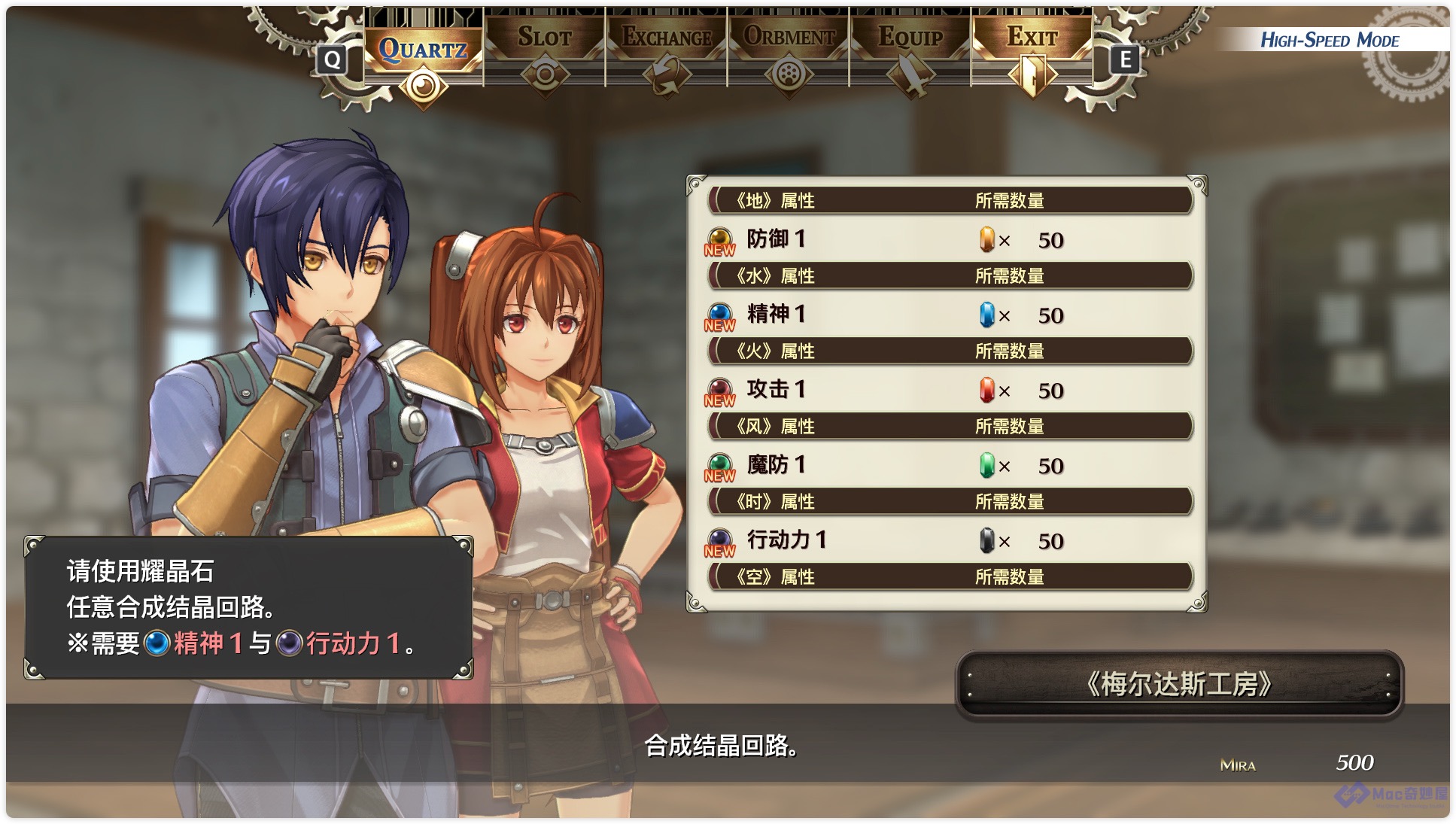Switch to the Quartz tab
This screenshot has height=824, width=1456.
point(423,50)
